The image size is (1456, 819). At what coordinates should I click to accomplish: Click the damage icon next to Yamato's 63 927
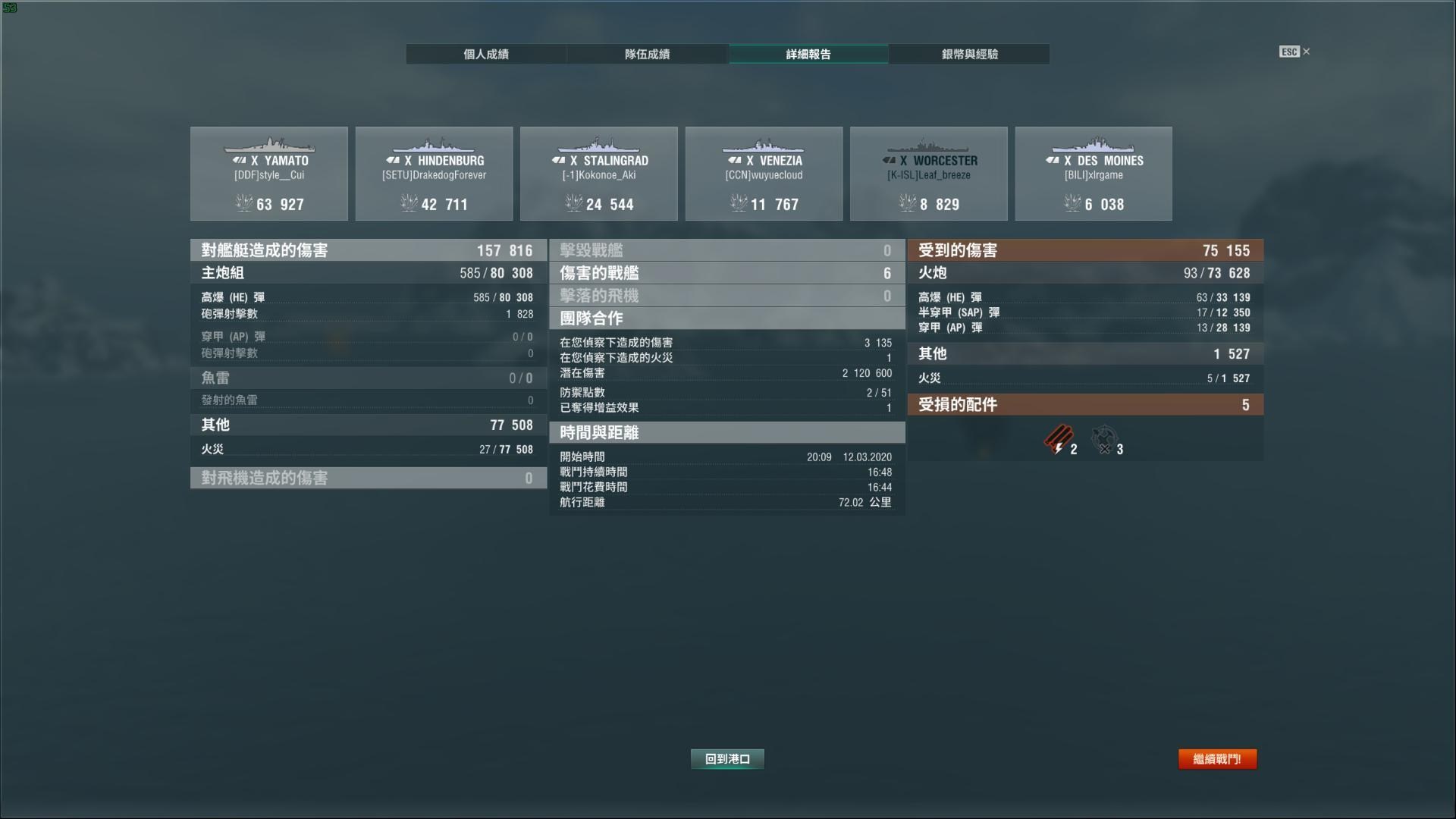point(244,203)
